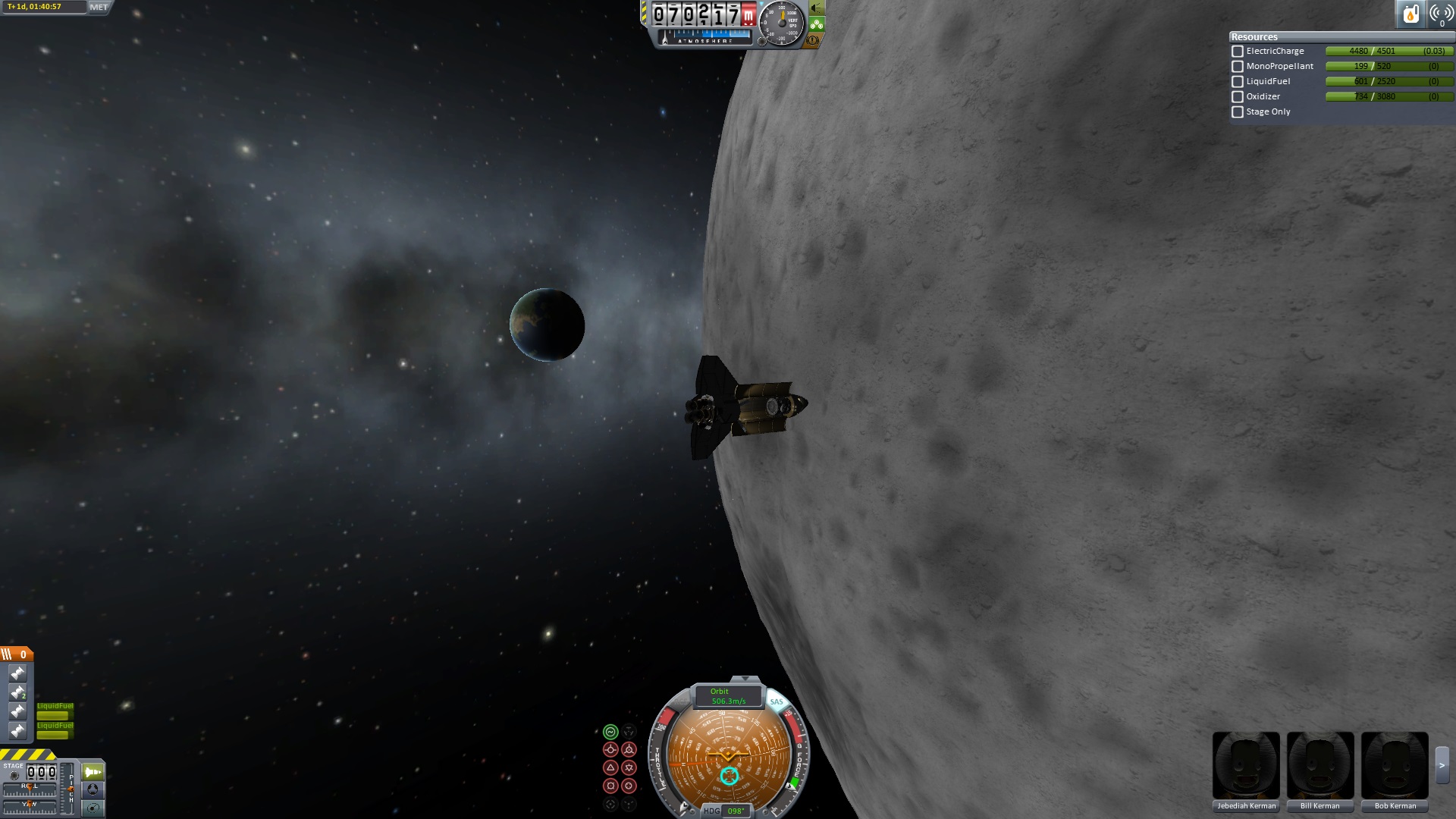Select the green stability assist SAS mode
The height and width of the screenshot is (819, 1456).
point(610,732)
